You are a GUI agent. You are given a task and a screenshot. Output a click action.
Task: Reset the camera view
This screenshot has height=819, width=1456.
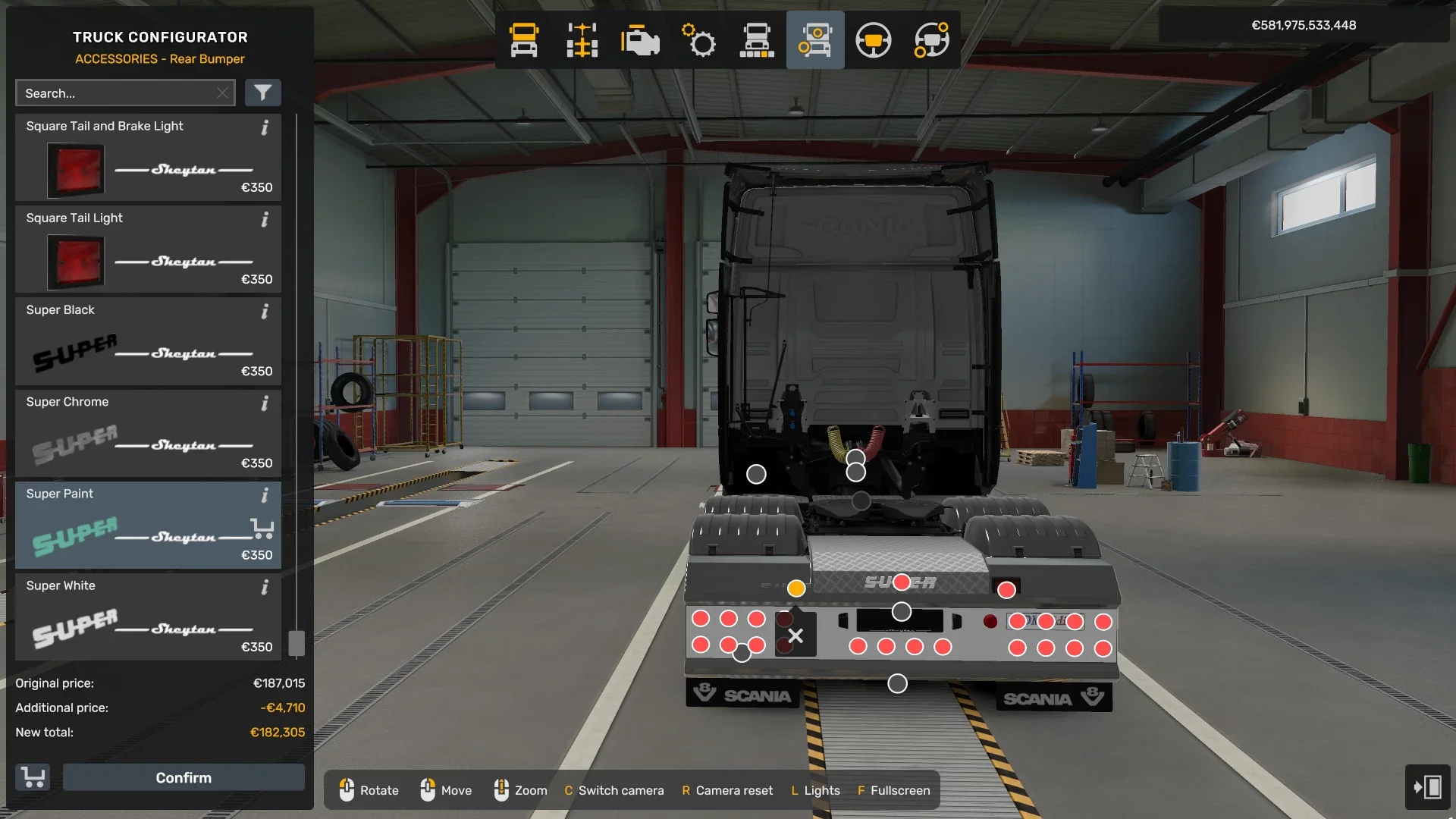point(726,790)
